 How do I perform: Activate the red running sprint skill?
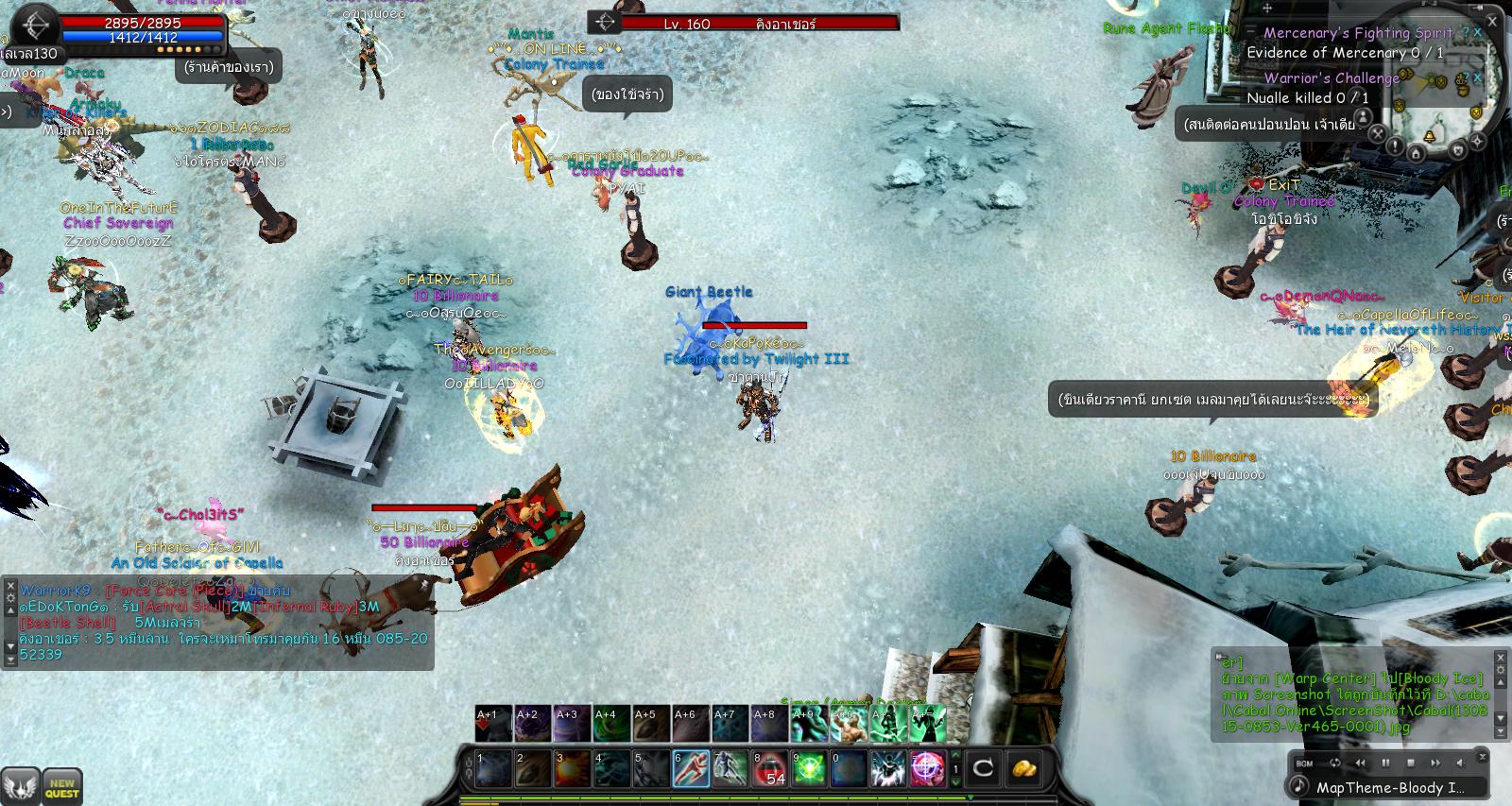pos(691,768)
